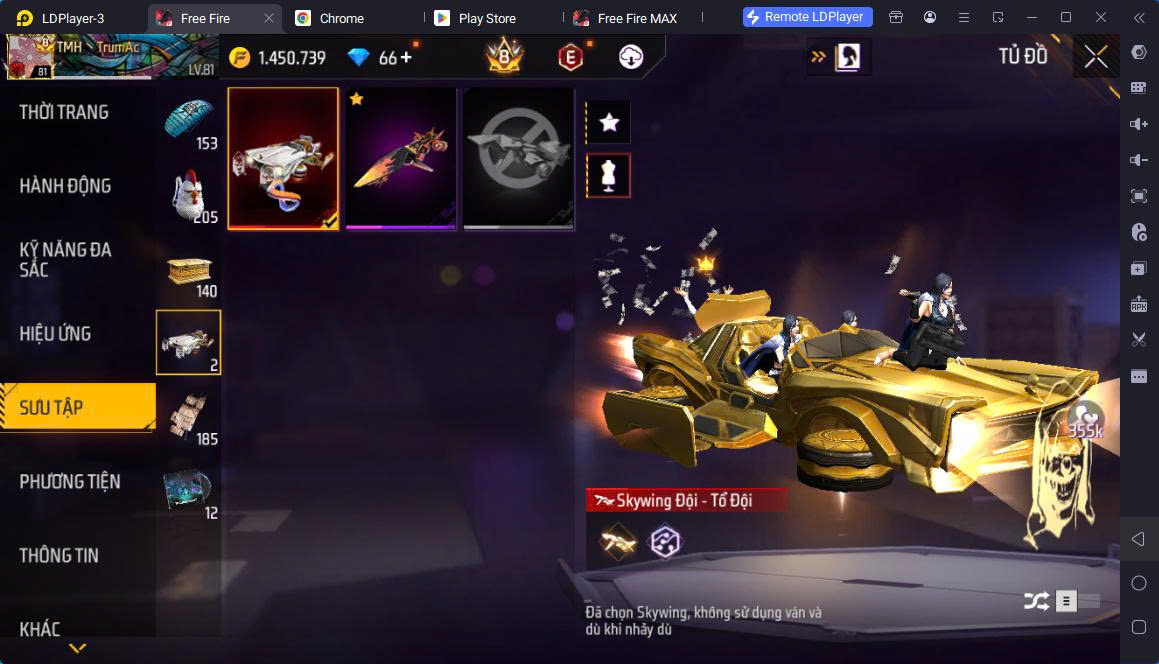Switch to the Hành Động category
This screenshot has height=664, width=1159.
tap(65, 186)
